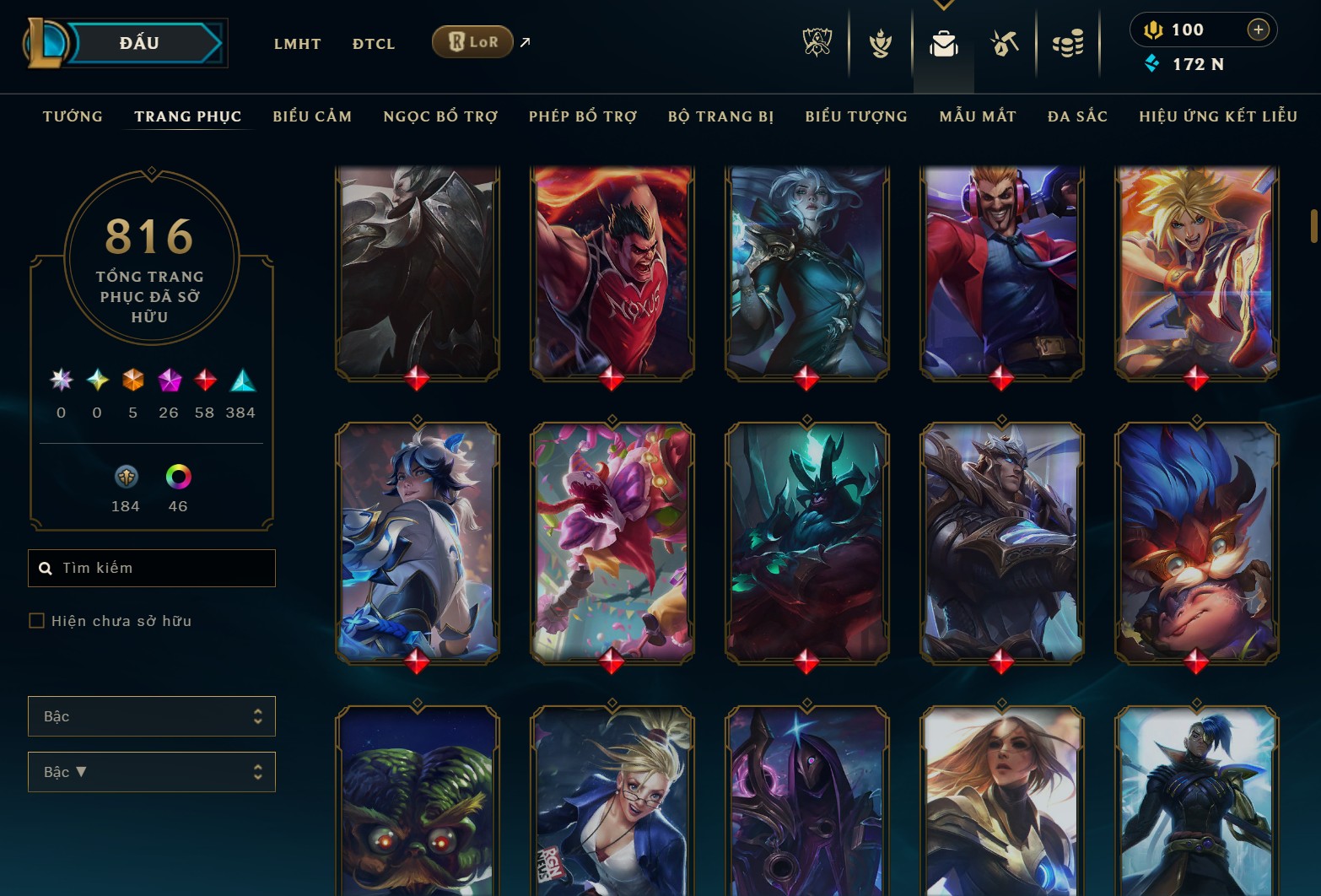Select the mythic purple gem icon
The width and height of the screenshot is (1321, 896).
pyautogui.click(x=168, y=381)
